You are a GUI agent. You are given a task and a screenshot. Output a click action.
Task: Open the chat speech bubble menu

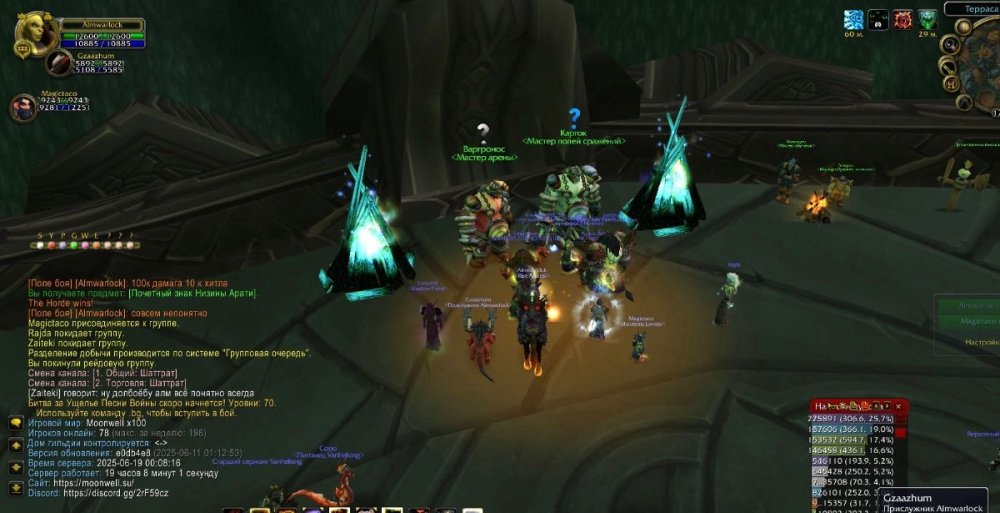16,422
